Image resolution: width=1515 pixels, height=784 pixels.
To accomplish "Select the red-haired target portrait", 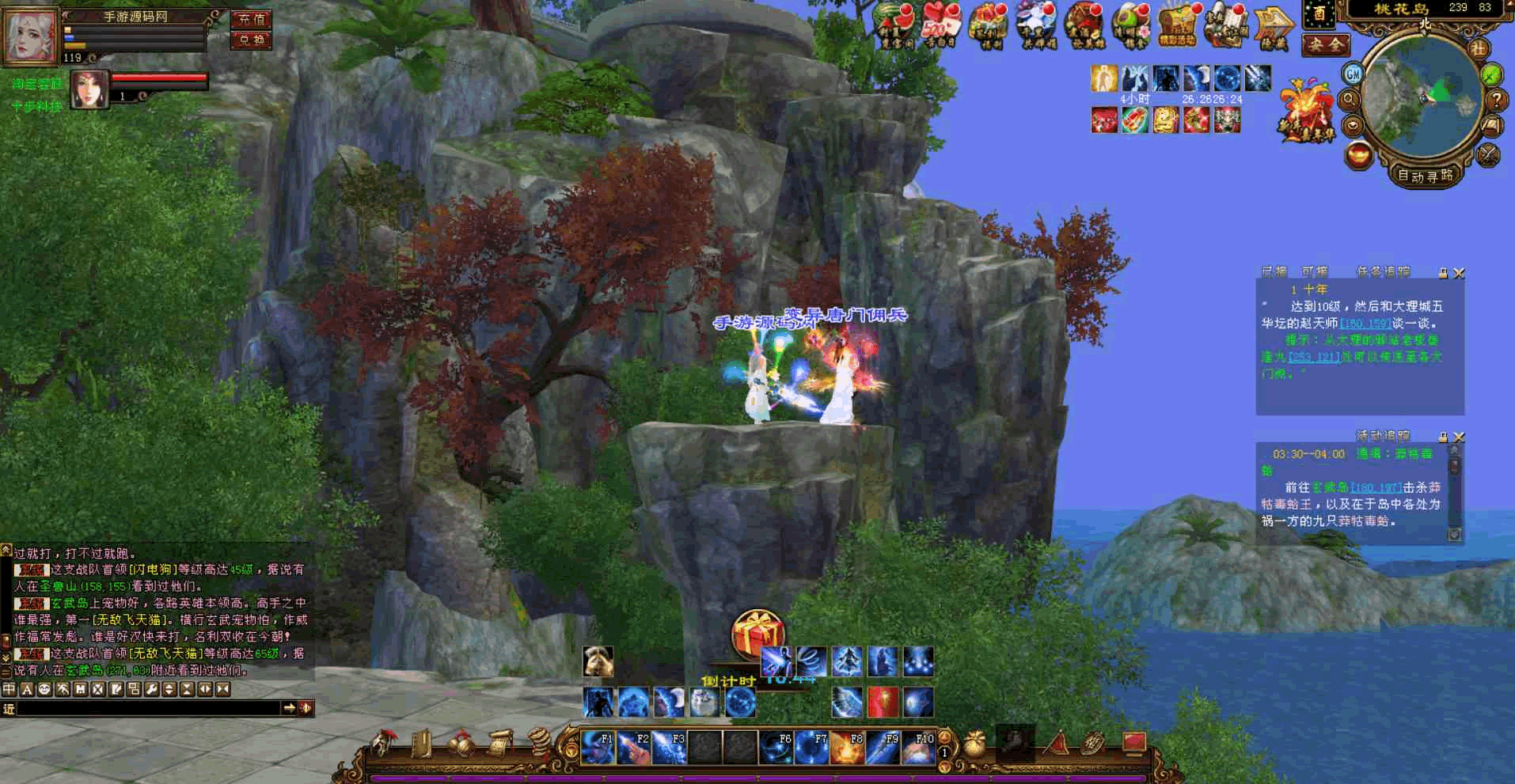I will click(x=89, y=89).
